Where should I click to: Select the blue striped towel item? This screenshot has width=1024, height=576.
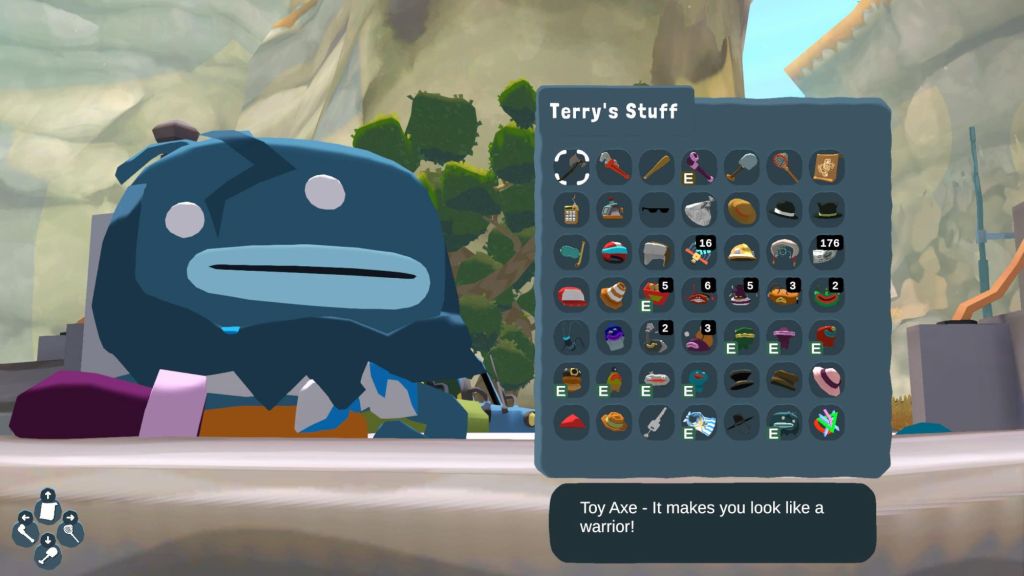click(699, 422)
